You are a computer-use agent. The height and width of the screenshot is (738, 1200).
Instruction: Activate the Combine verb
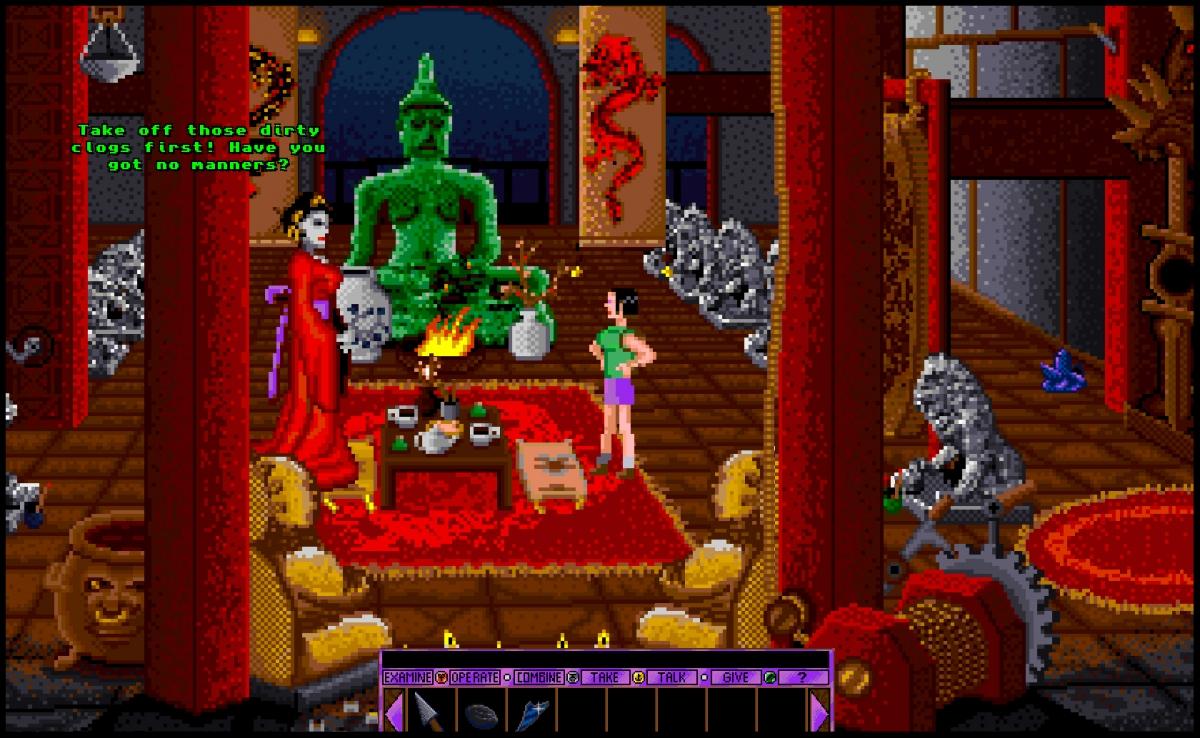[539, 677]
